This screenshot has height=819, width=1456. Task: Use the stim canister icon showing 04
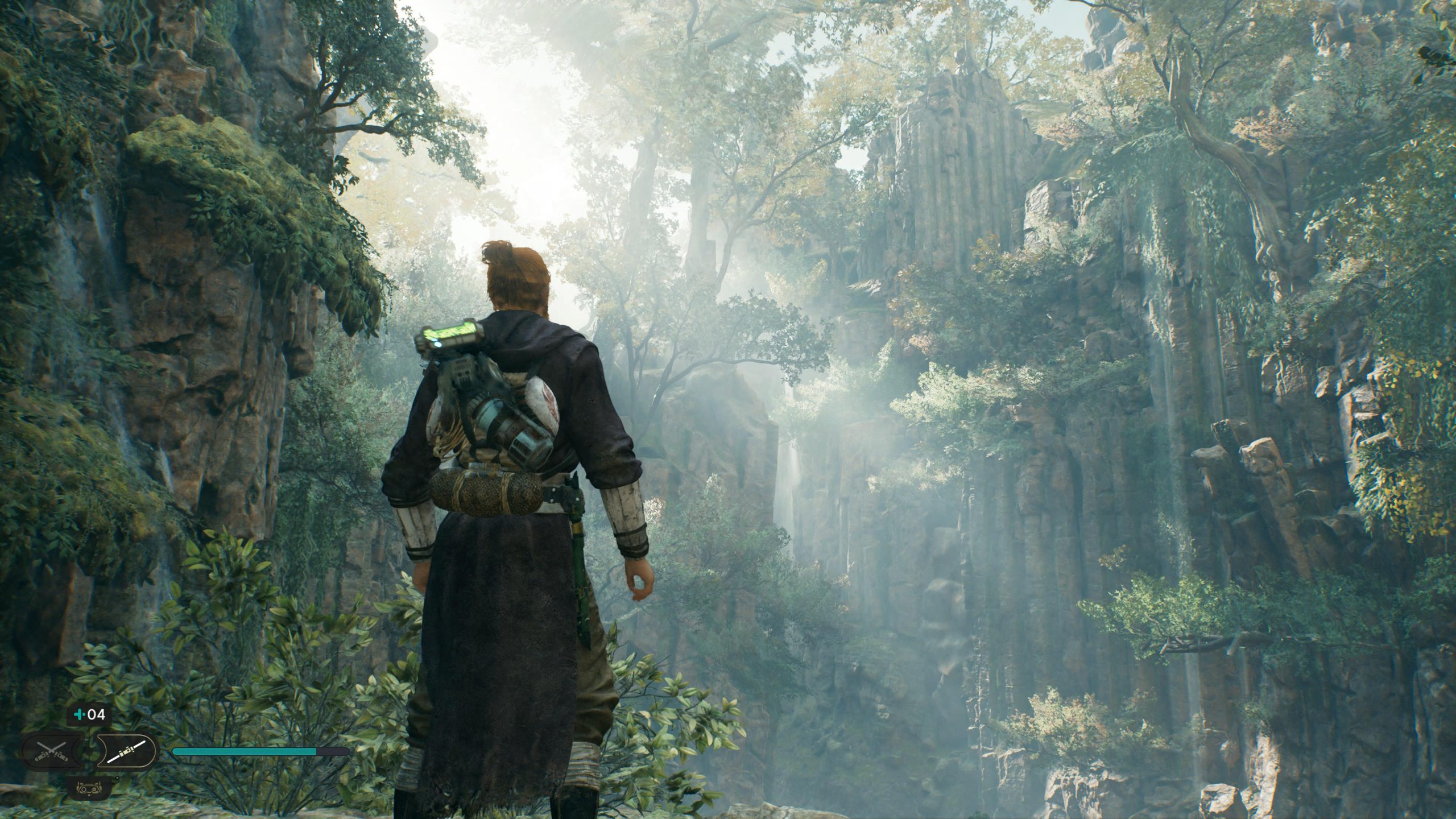click(x=89, y=715)
